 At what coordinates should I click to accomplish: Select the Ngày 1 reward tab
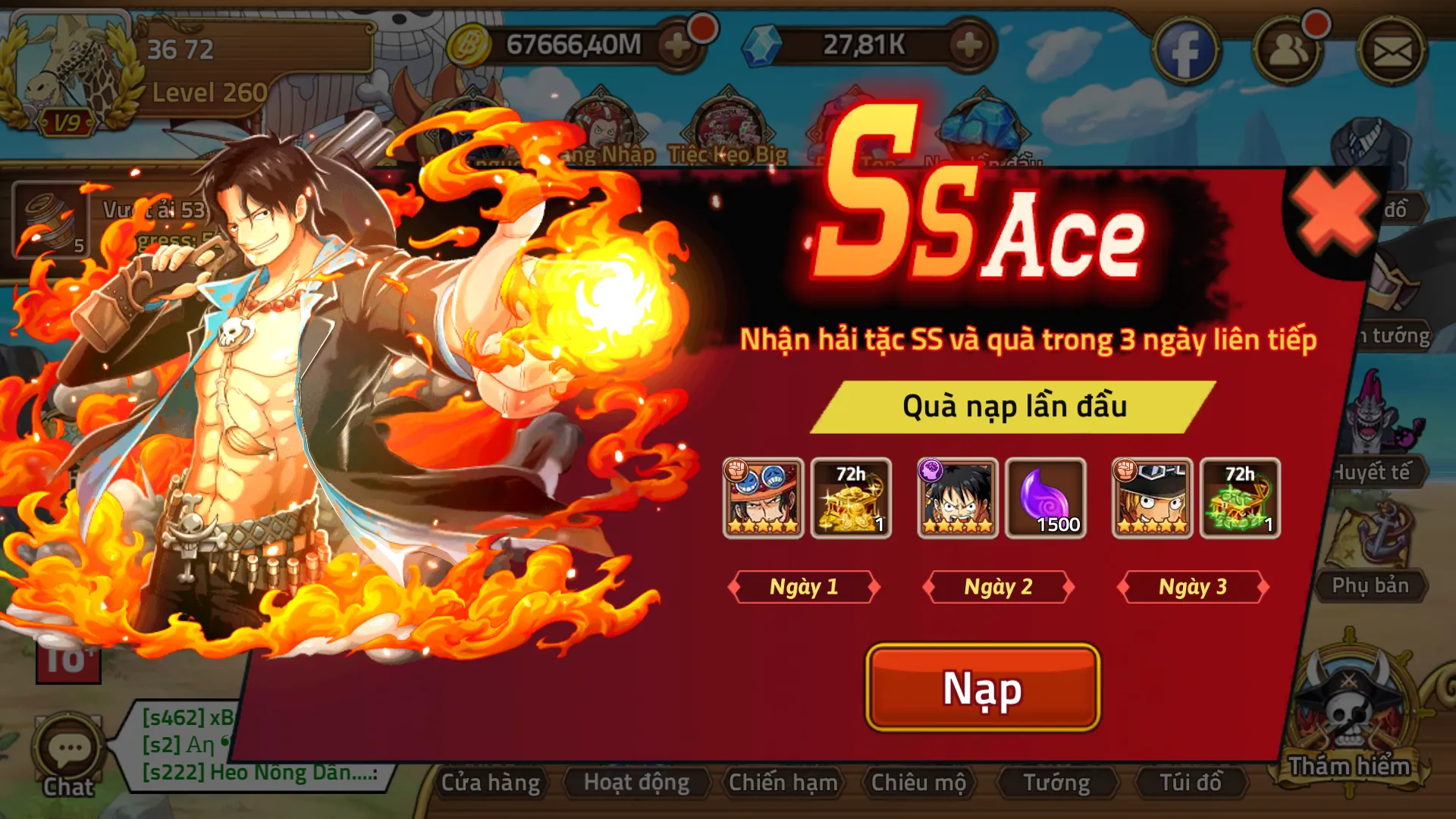click(x=805, y=586)
